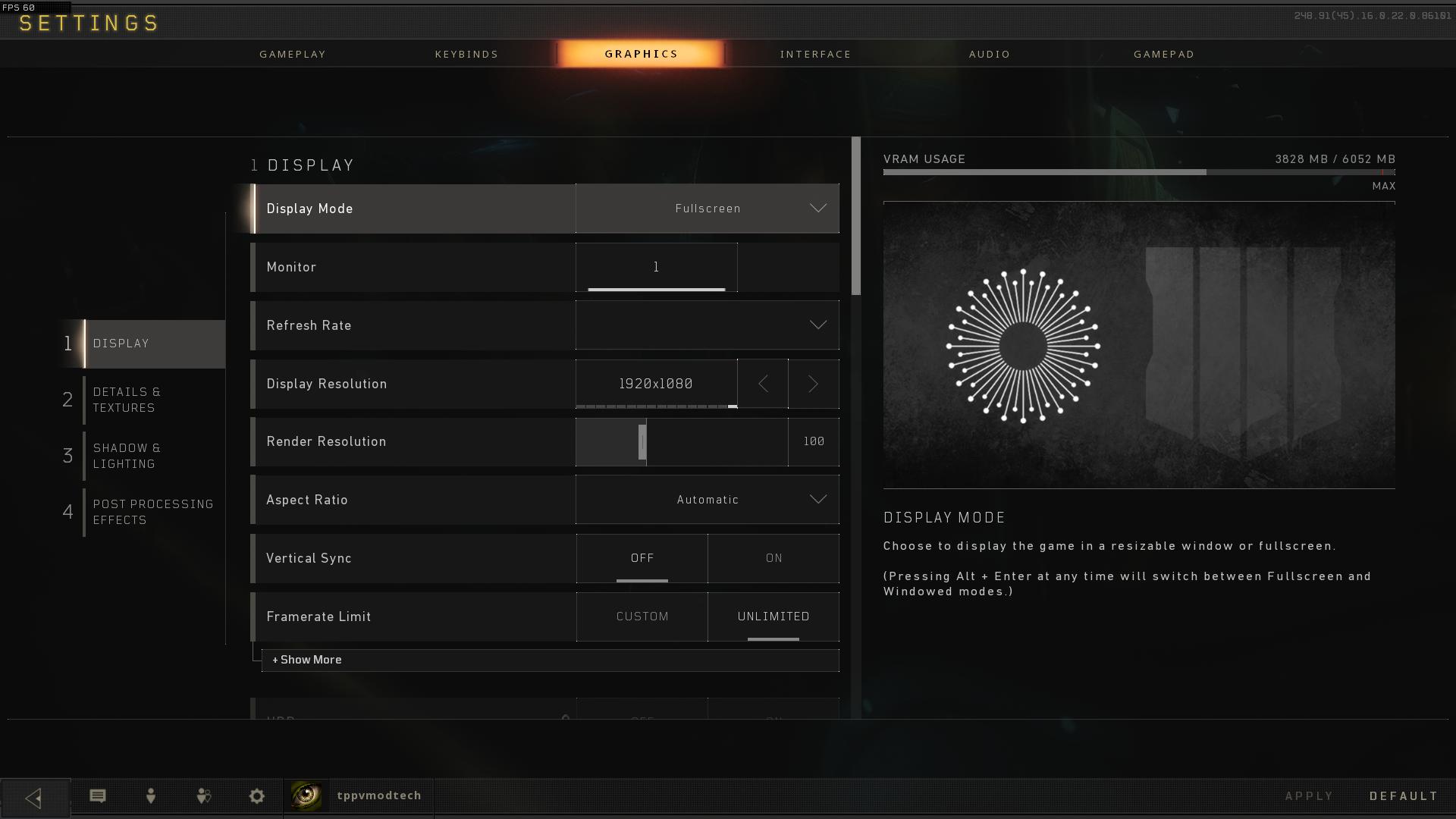Screen dimensions: 1456x819
Task: Open the Aspect Ratio dropdown
Action: [707, 500]
